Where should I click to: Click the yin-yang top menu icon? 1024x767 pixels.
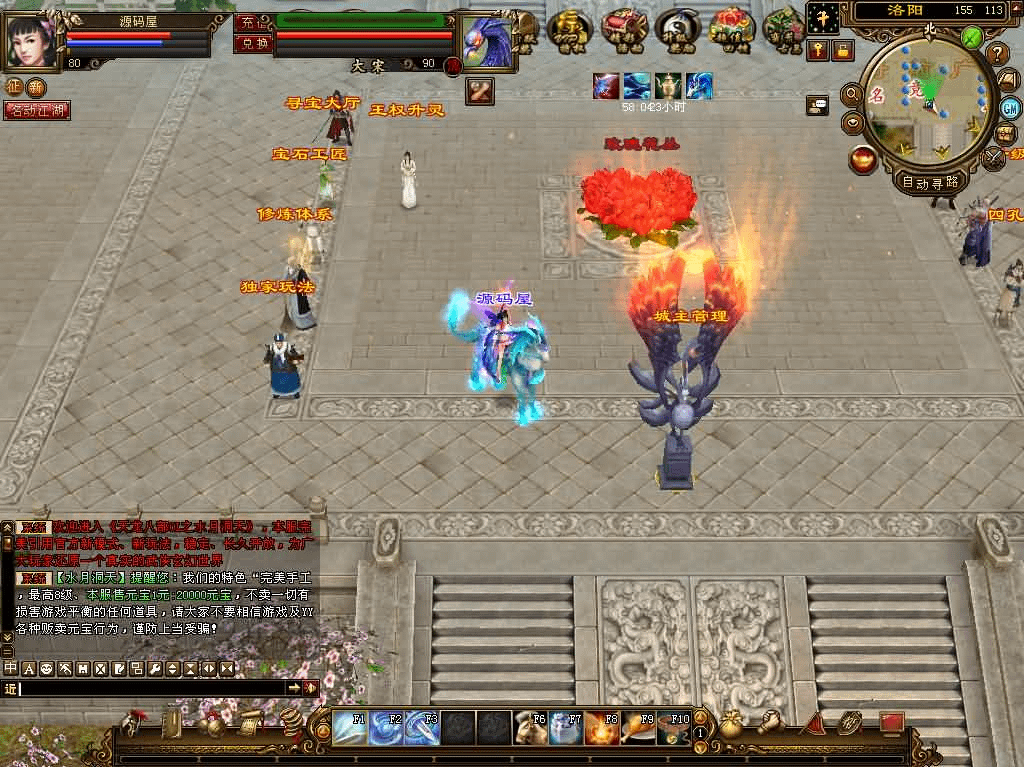point(678,28)
